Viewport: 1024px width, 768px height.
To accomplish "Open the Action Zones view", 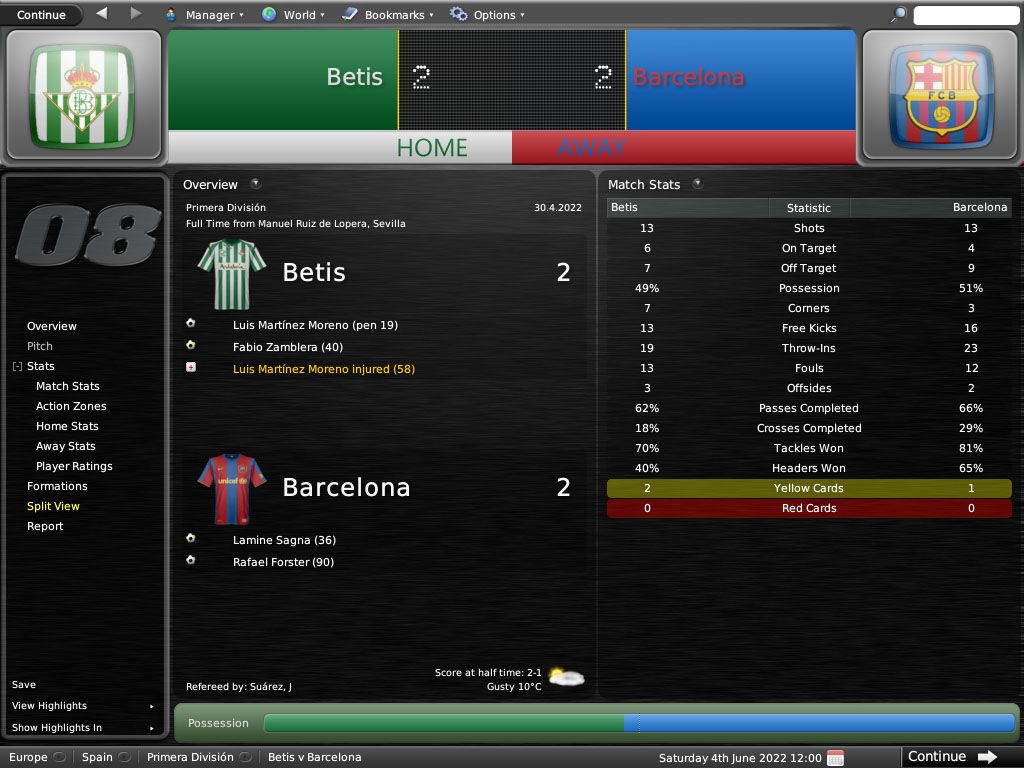I will pos(71,406).
